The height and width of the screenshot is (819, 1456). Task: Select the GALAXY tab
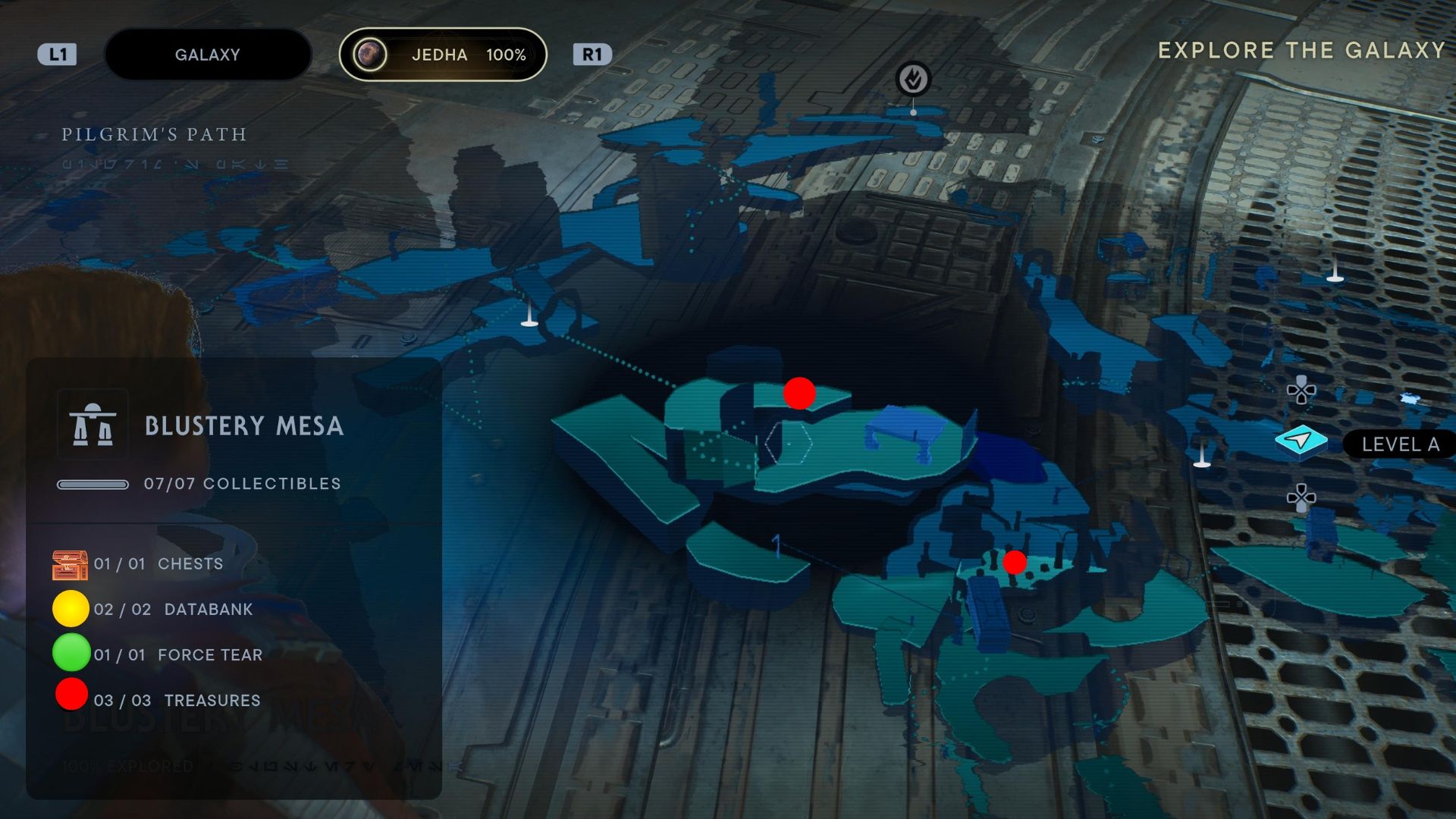[x=208, y=54]
